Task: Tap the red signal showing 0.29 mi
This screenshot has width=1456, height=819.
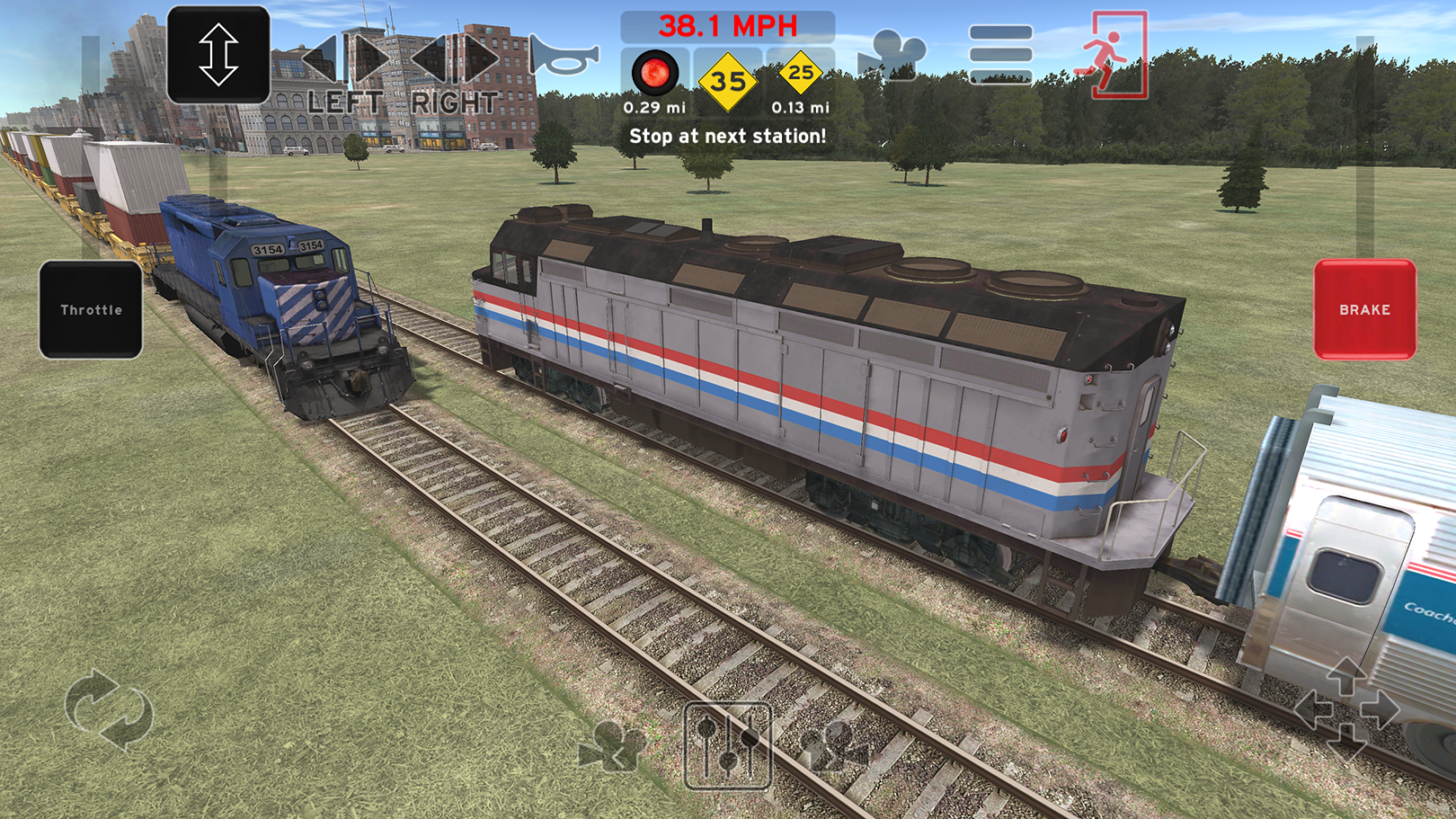Action: 655,74
